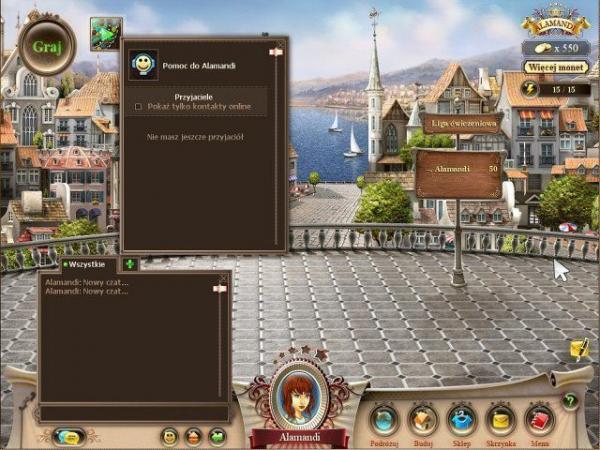Screen dimensions: 600x450
Task: Click the Alamandi crown logo
Action: (555, 22)
